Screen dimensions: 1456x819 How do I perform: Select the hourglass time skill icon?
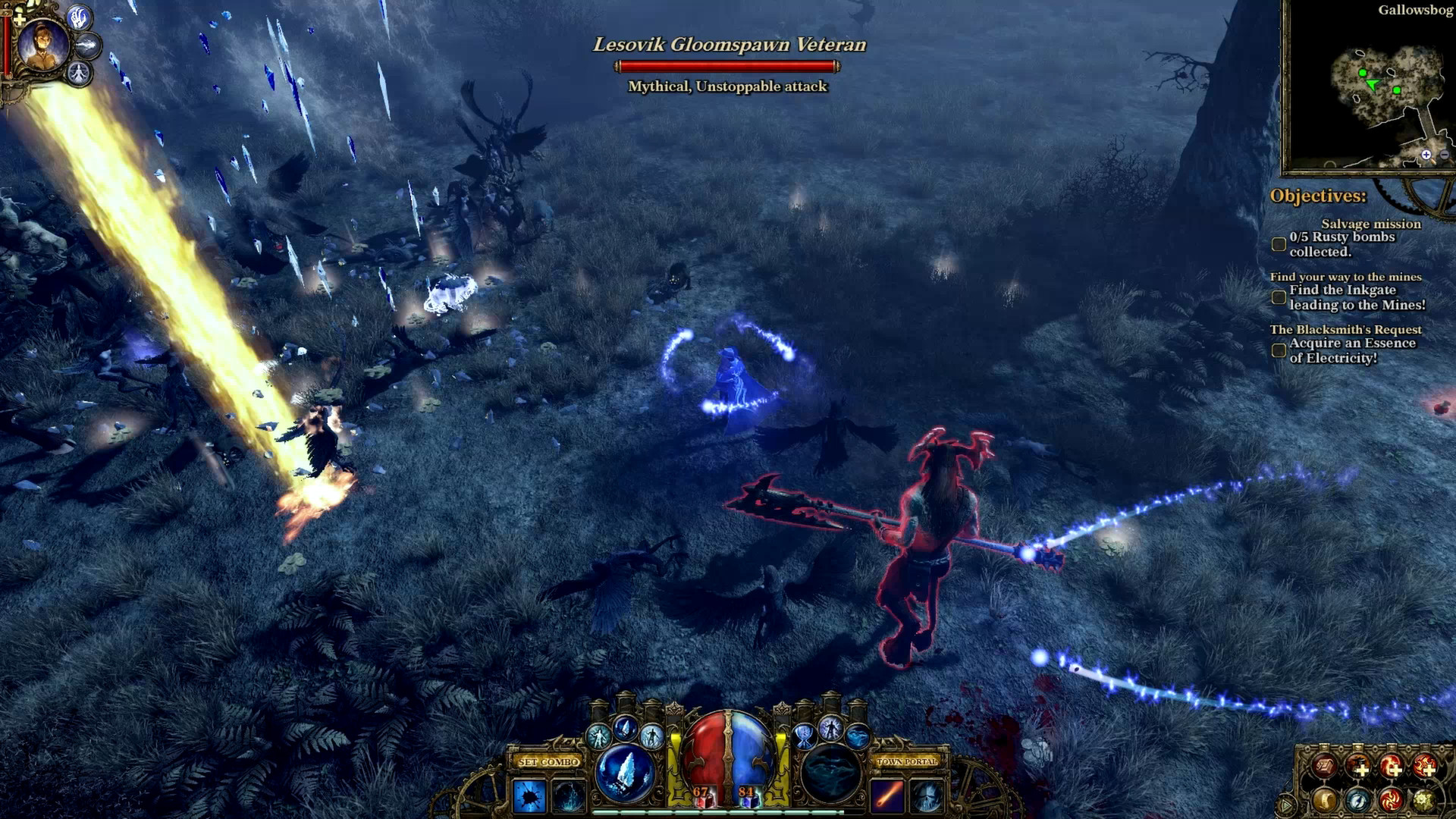click(802, 737)
